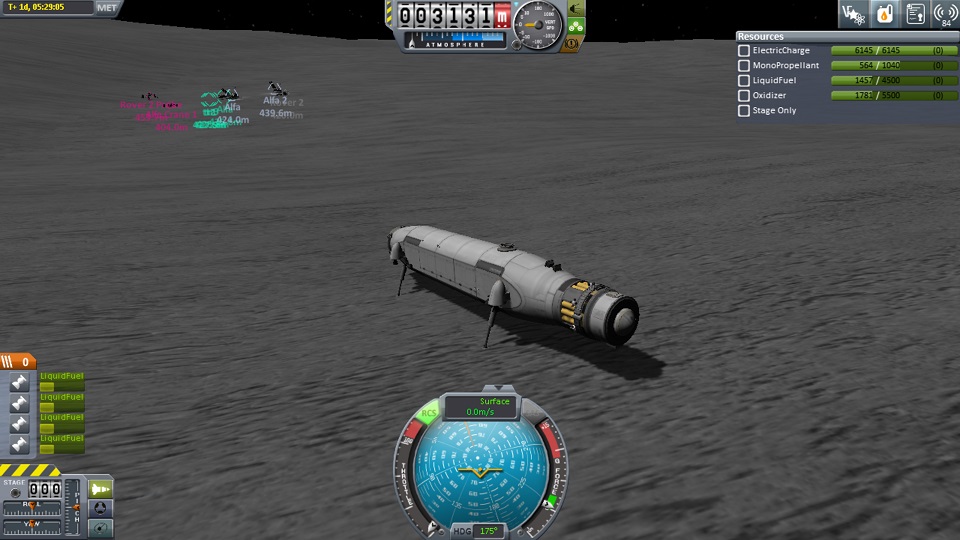Viewport: 960px width, 540px height.
Task: Switch to docking mode button
Action: pos(101,508)
